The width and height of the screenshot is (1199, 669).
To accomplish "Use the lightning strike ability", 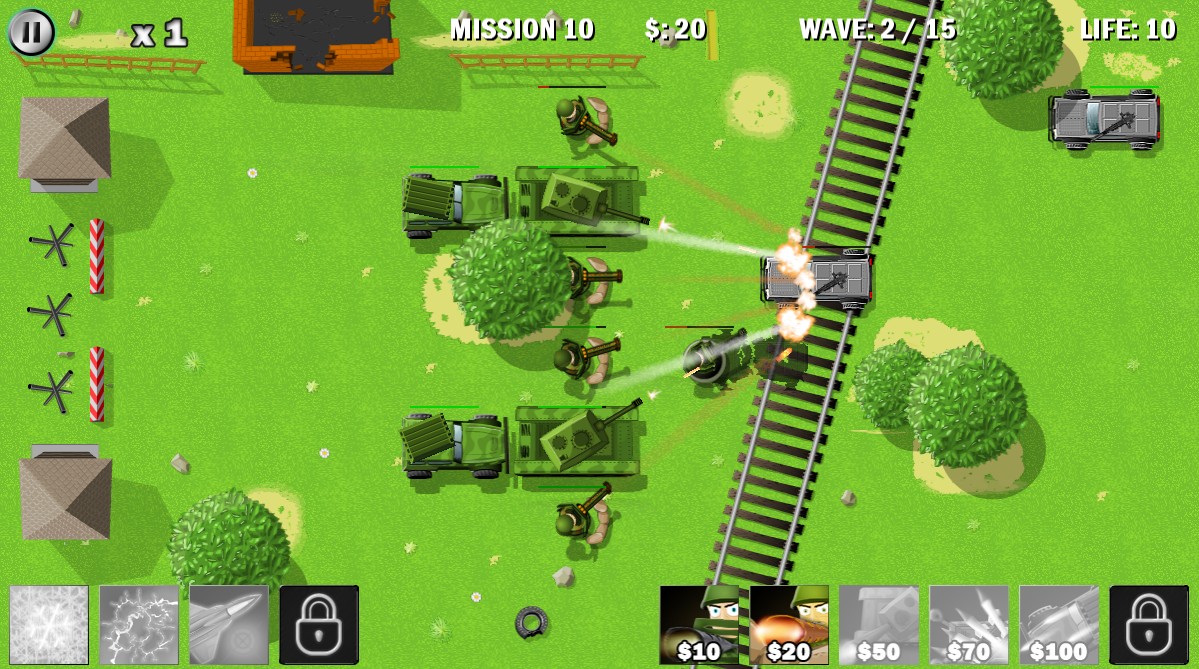I will click(x=139, y=625).
